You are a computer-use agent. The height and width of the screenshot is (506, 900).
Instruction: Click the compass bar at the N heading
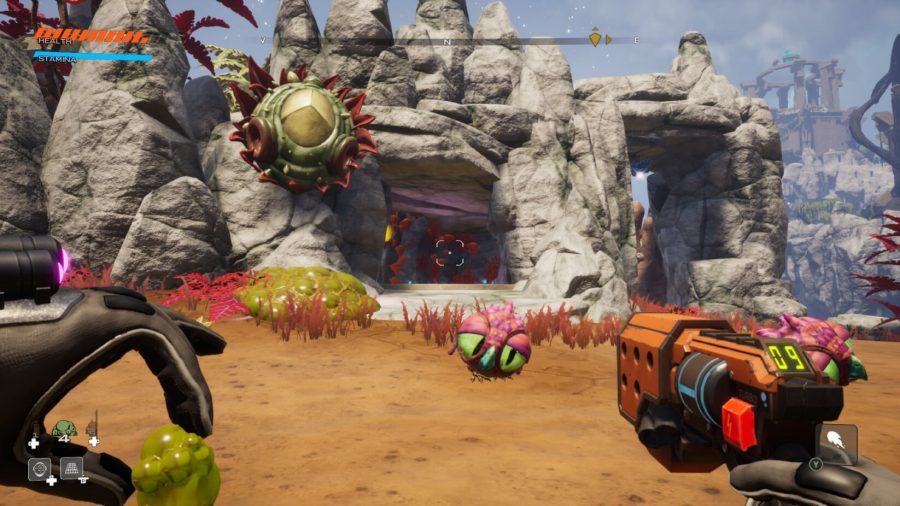pyautogui.click(x=447, y=41)
